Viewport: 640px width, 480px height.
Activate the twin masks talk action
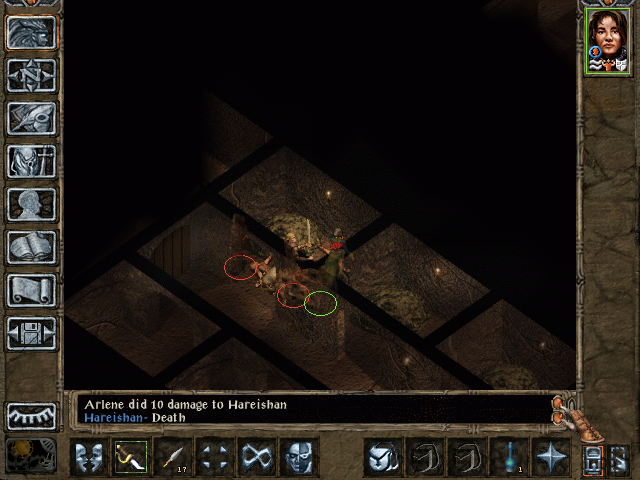point(88,457)
